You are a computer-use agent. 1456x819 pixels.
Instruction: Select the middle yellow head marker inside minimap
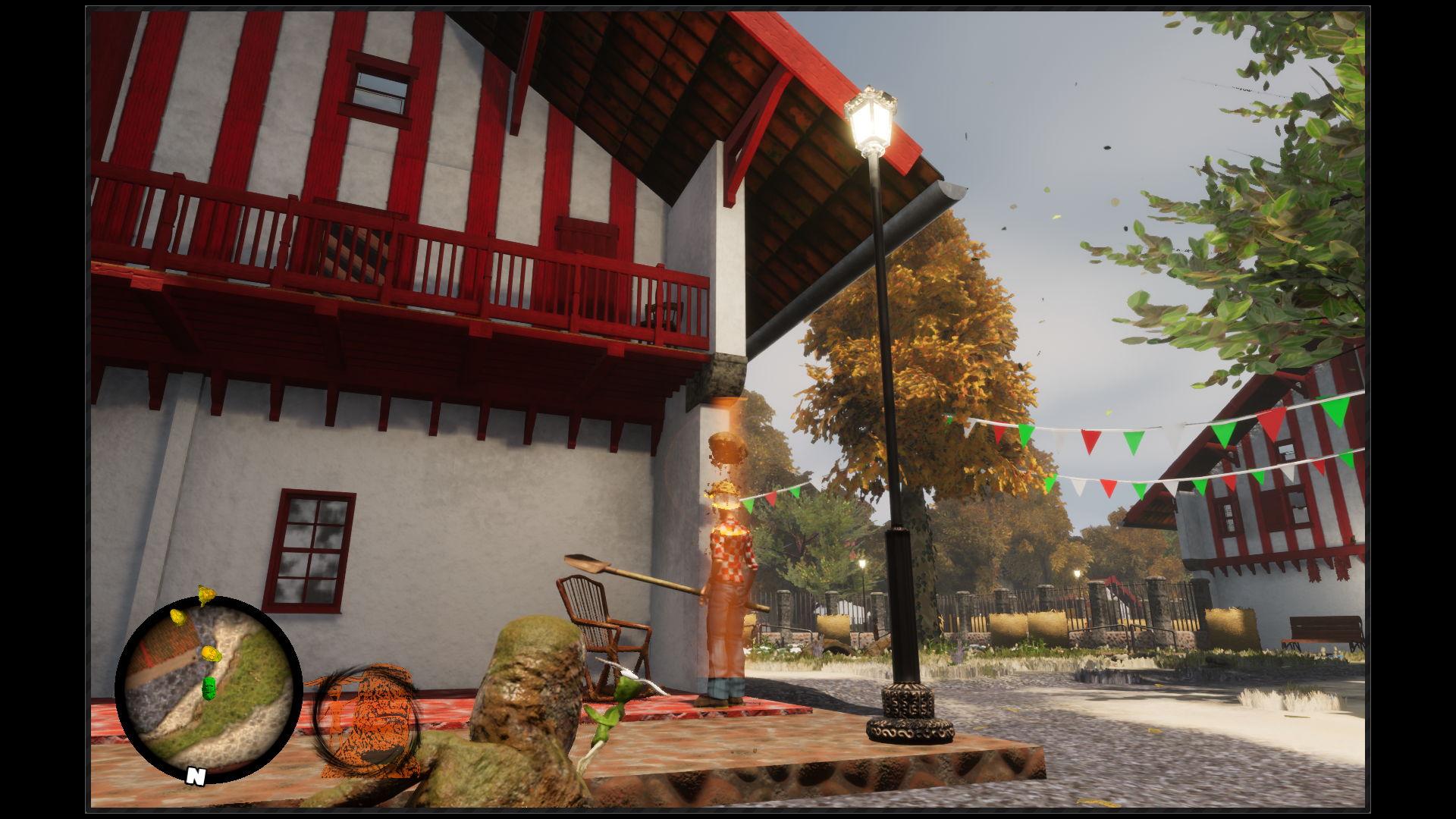(x=210, y=654)
